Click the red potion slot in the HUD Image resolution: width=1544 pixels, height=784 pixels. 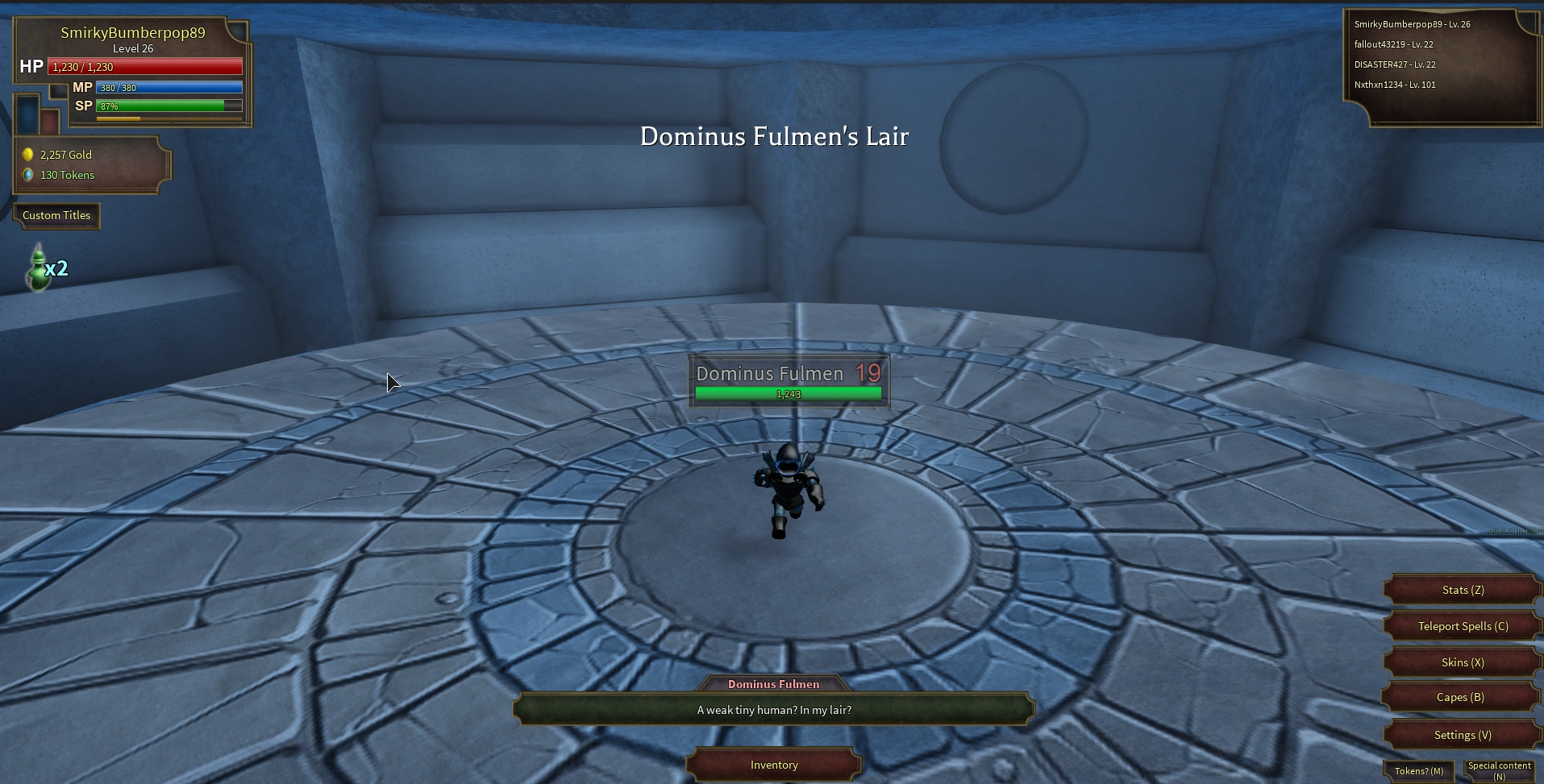(x=50, y=121)
